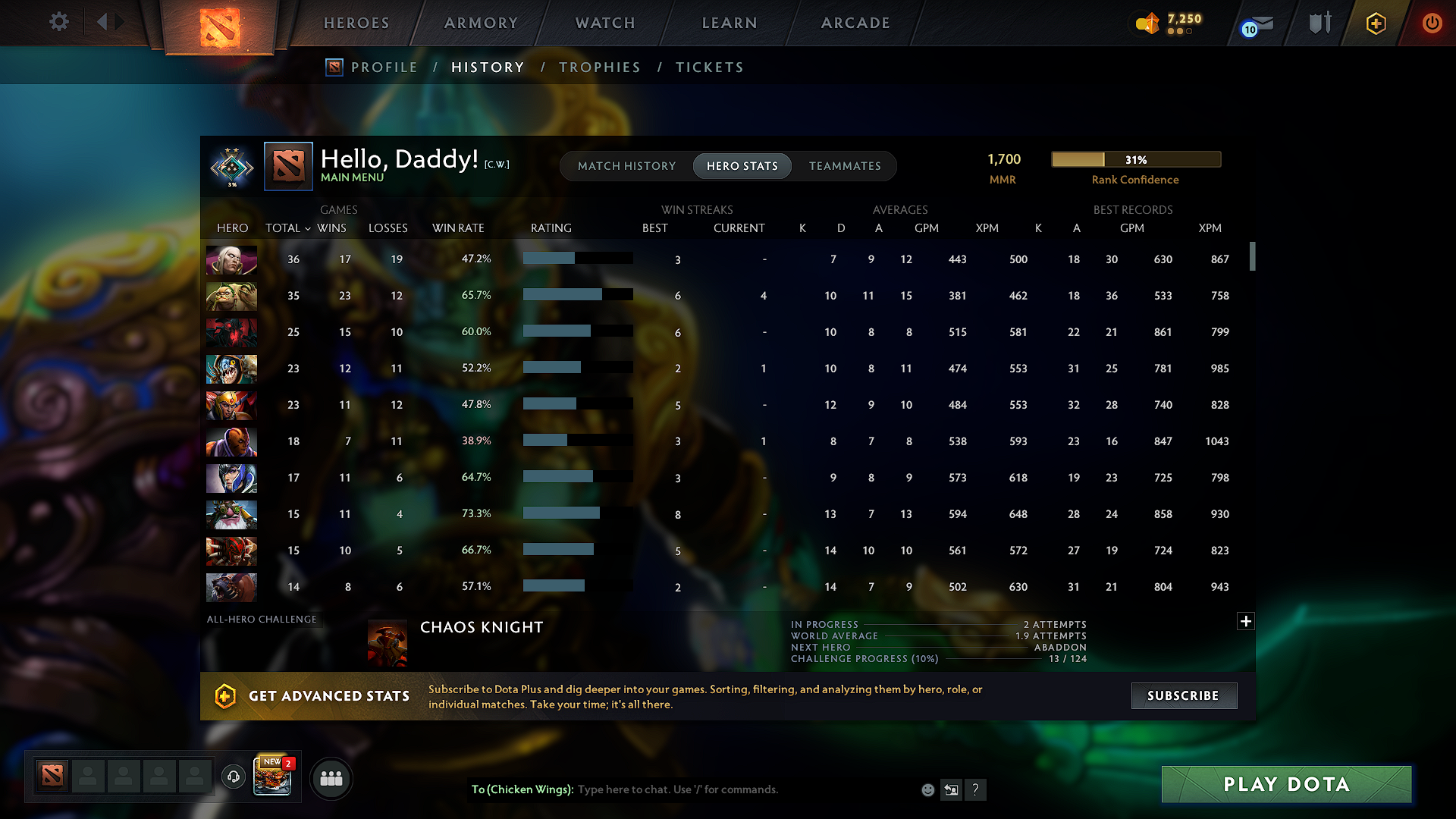Click the party matchmaking grid icon
The image size is (1456, 819).
tap(331, 777)
